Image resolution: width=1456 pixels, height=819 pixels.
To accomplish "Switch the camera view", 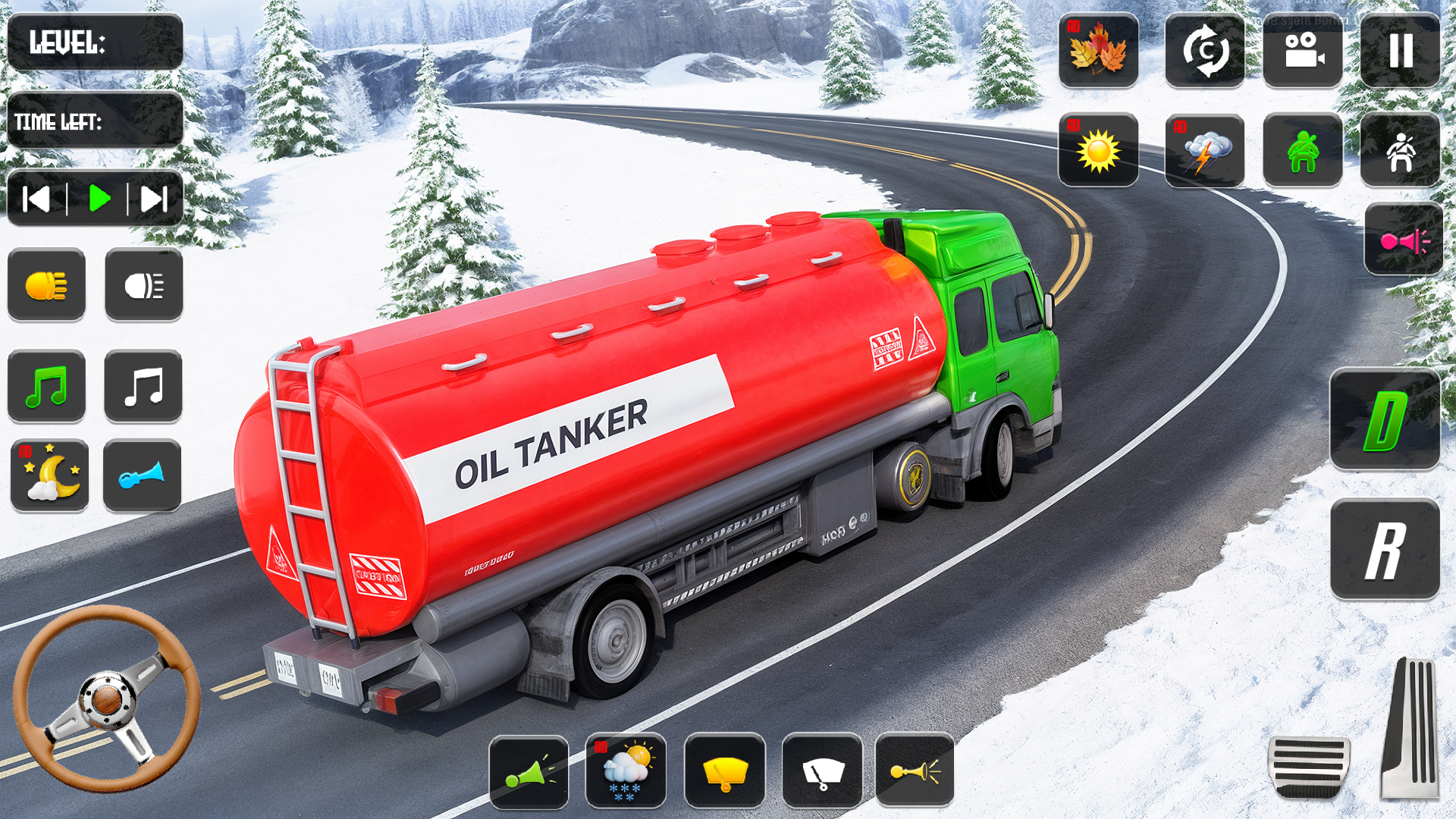I will click(x=1302, y=50).
